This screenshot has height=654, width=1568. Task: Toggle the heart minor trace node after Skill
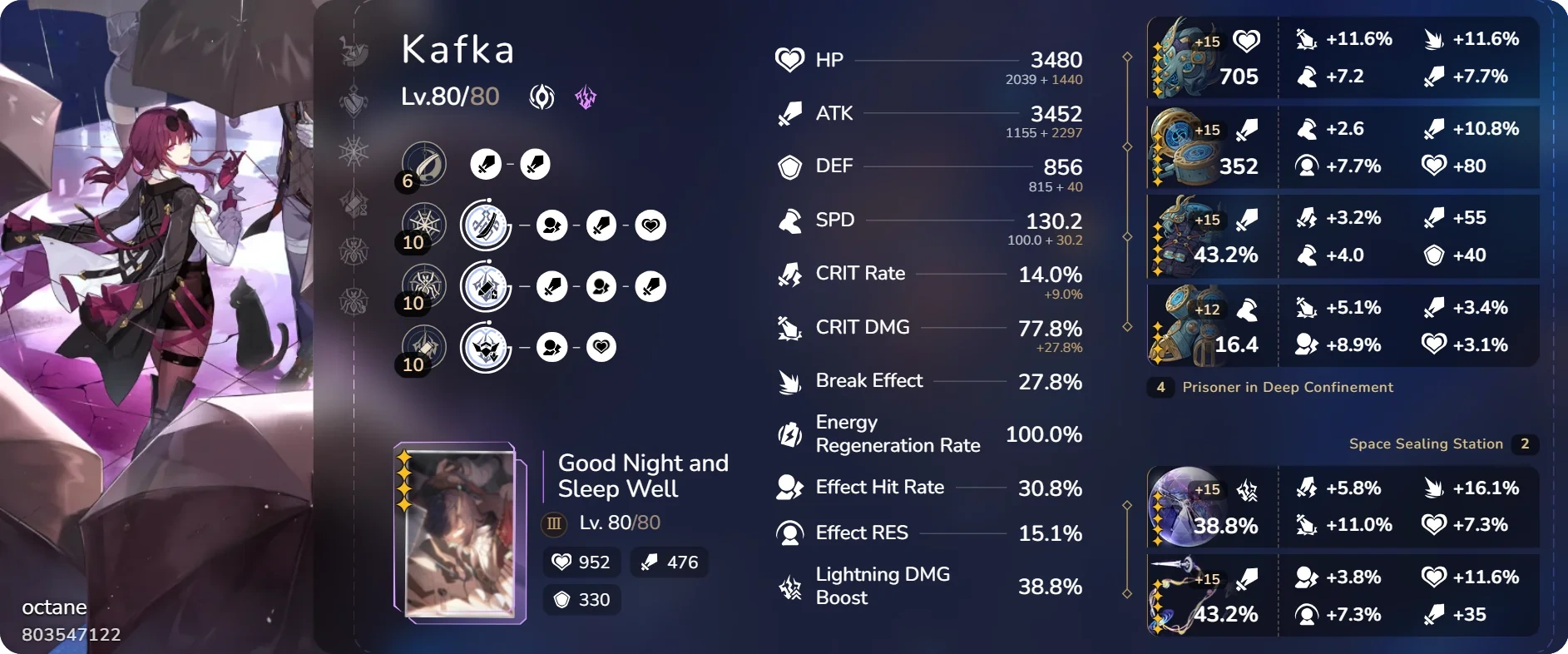coord(651,225)
